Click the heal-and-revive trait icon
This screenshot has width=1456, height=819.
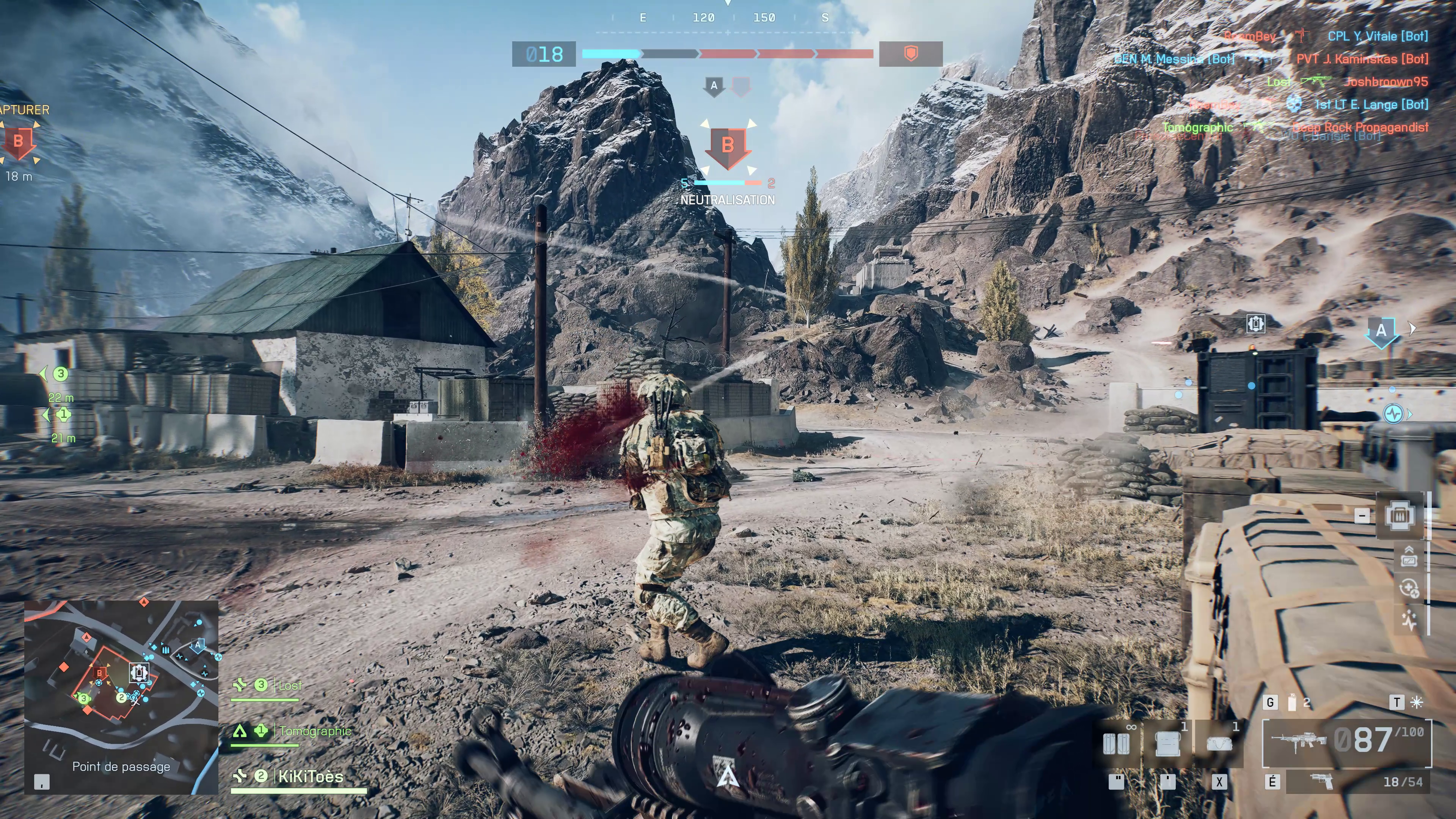click(1408, 588)
